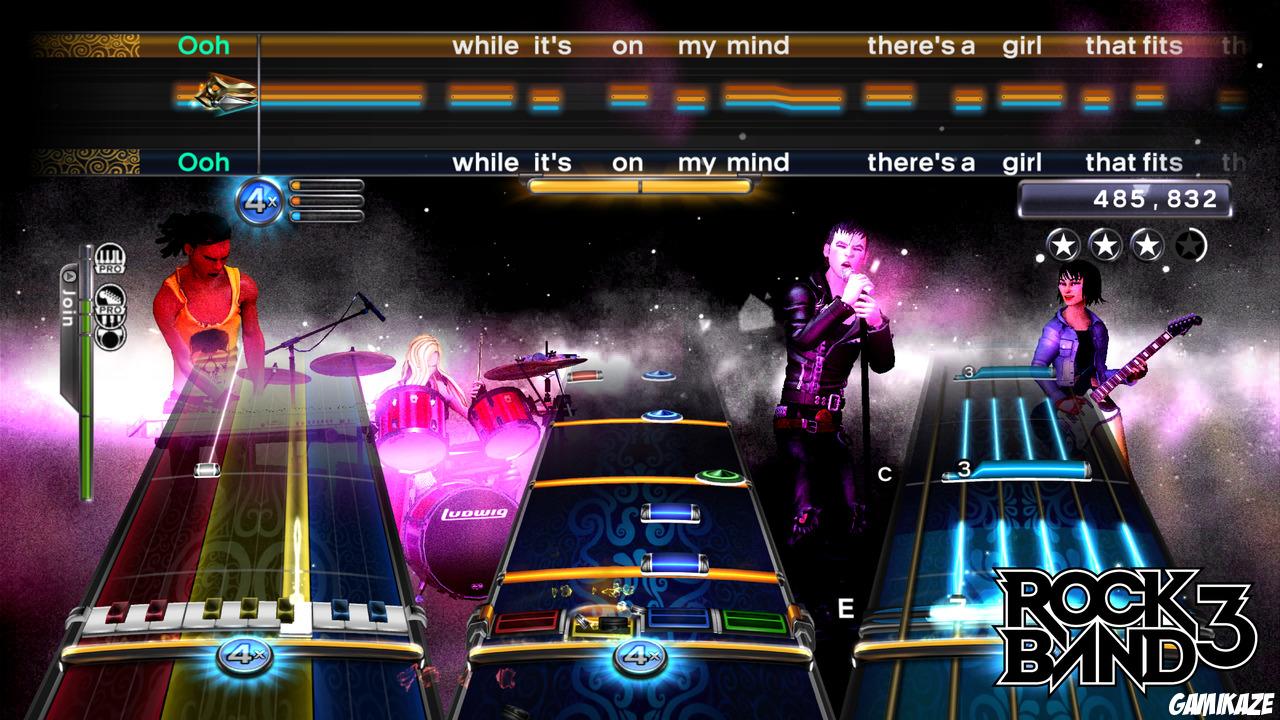
Task: Select the Pro Keys instrument icon
Action: (109, 258)
